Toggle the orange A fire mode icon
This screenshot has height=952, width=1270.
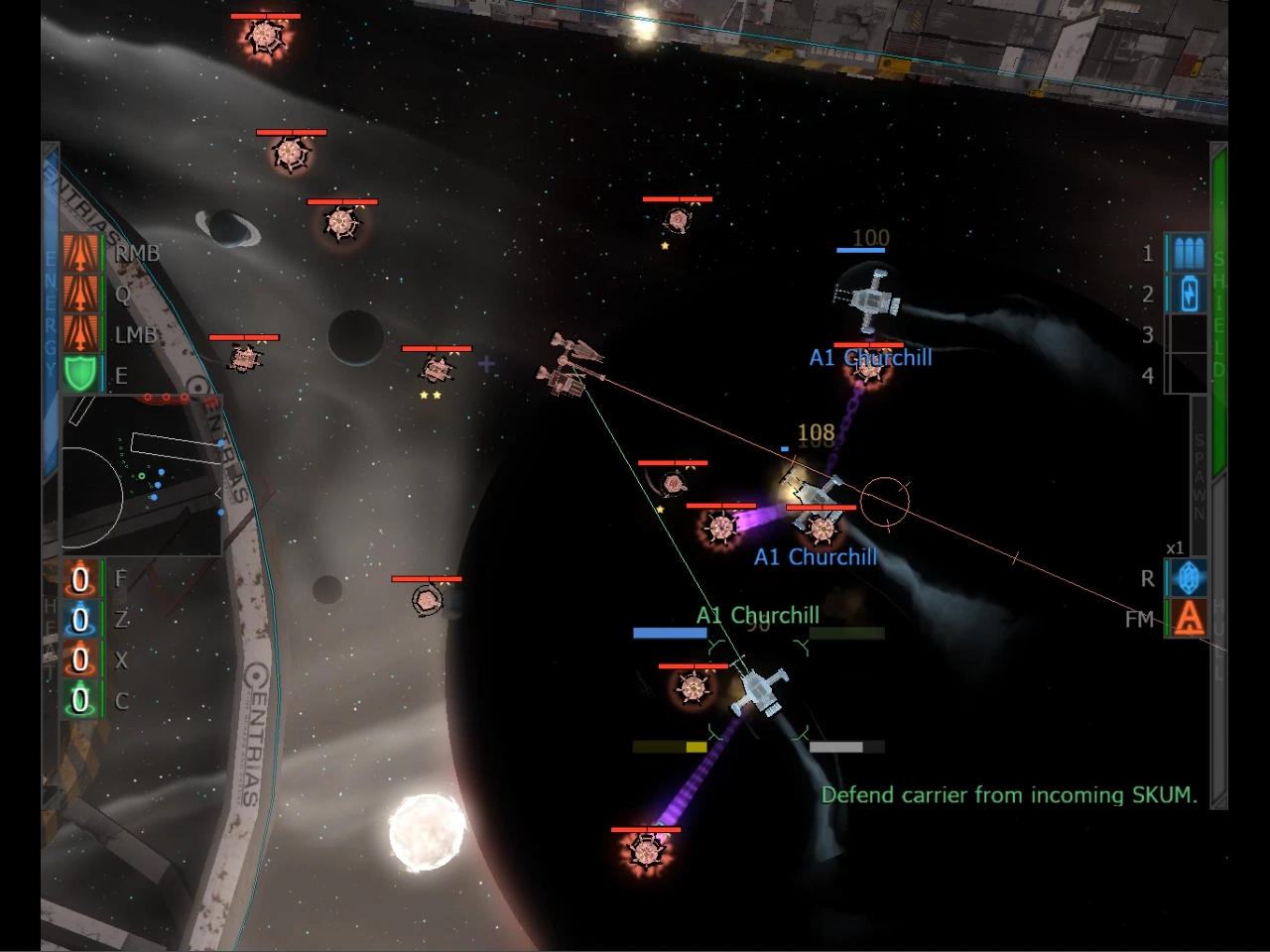(x=1188, y=619)
